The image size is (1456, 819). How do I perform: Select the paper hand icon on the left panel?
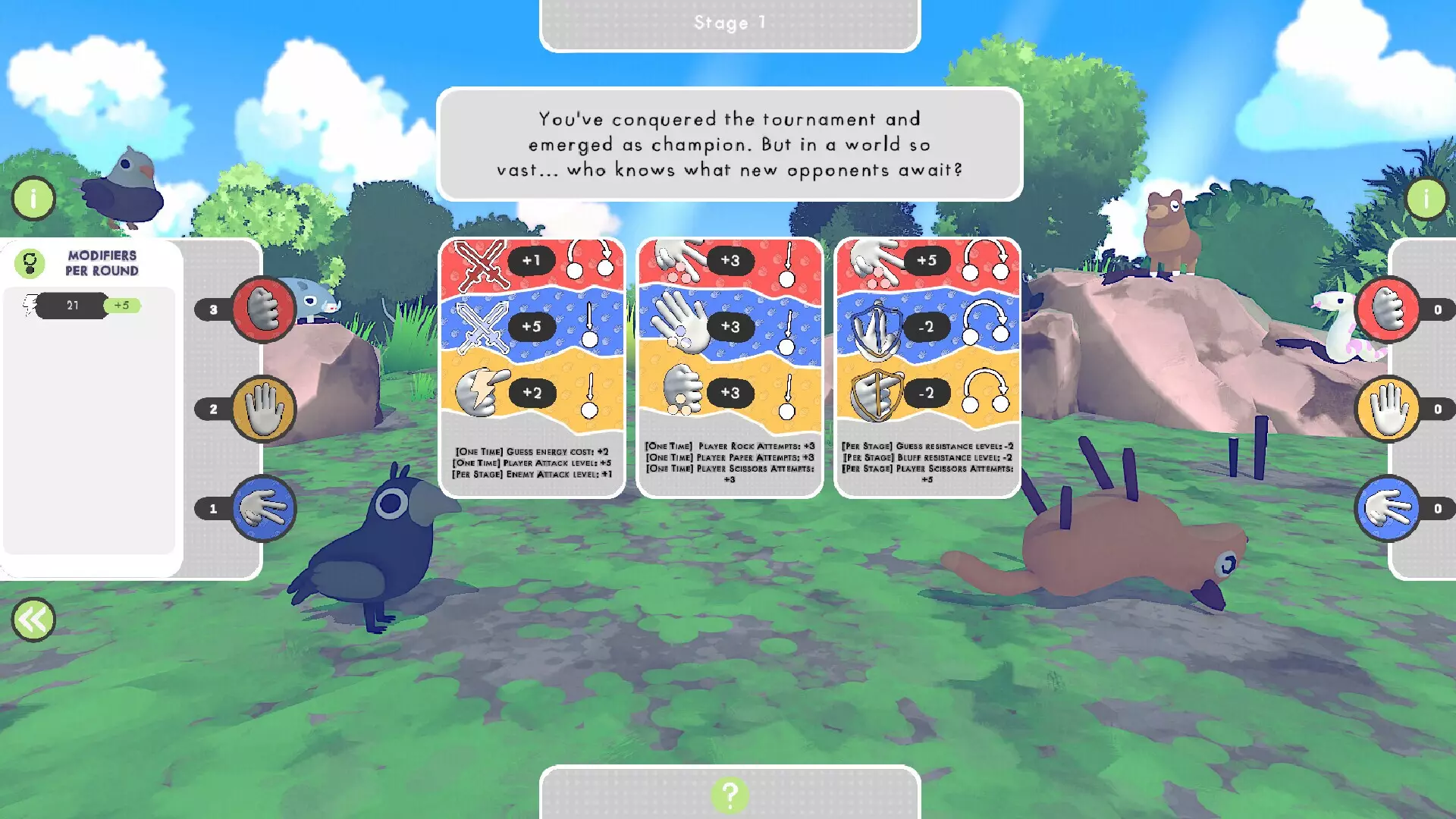[x=262, y=408]
